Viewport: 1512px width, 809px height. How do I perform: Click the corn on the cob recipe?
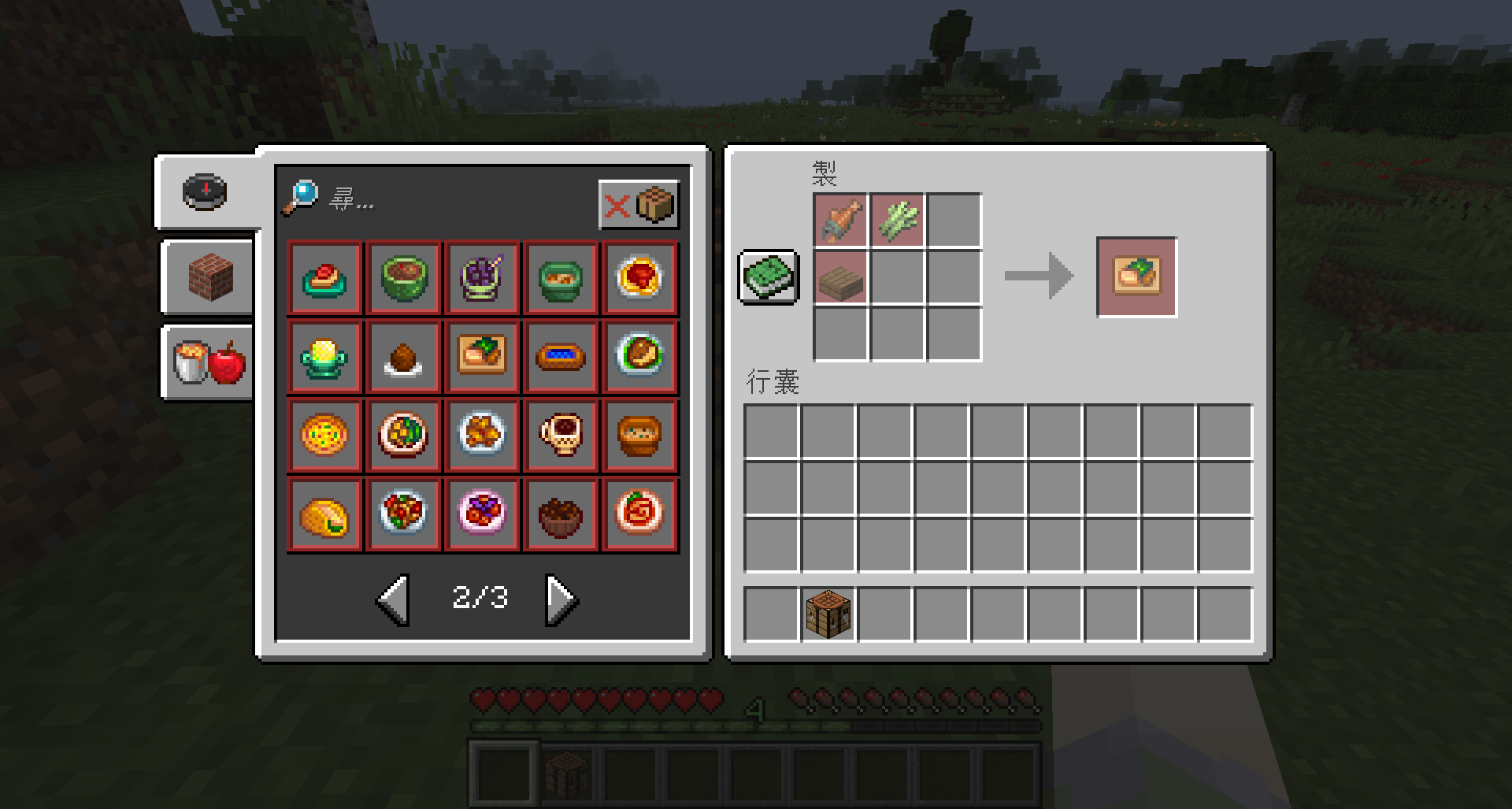324,356
